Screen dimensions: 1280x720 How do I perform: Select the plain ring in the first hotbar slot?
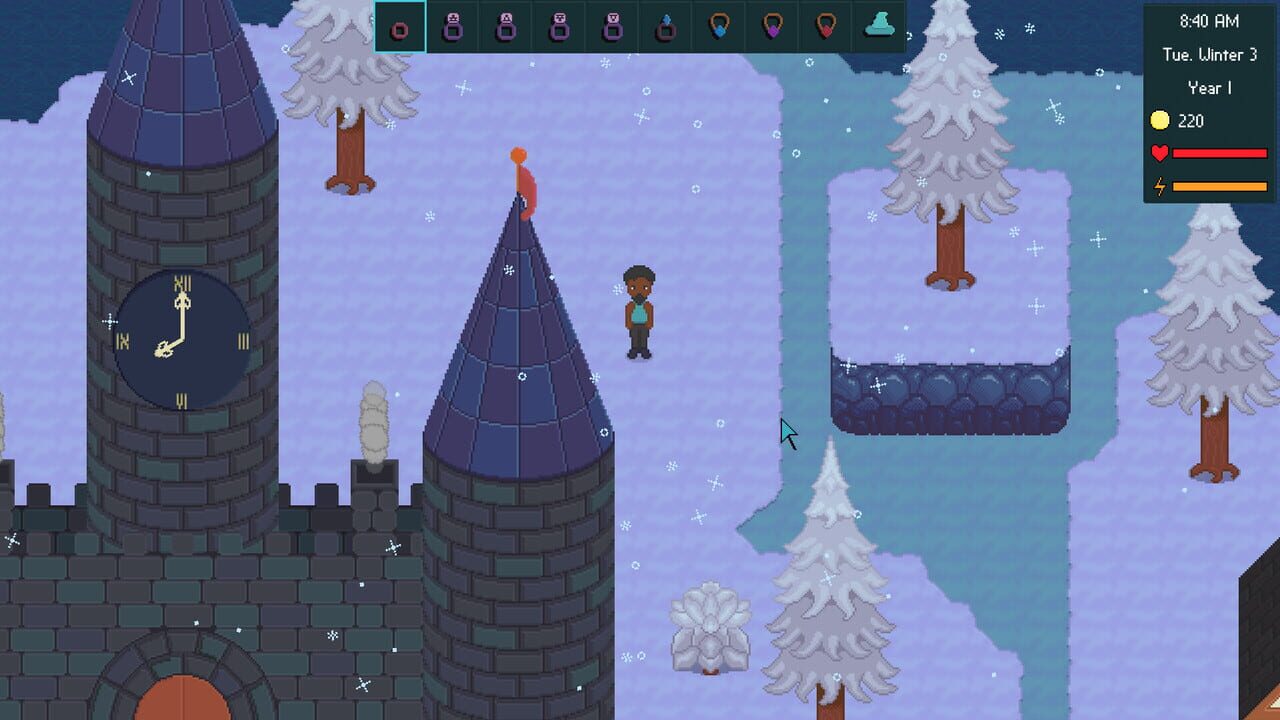click(x=400, y=29)
